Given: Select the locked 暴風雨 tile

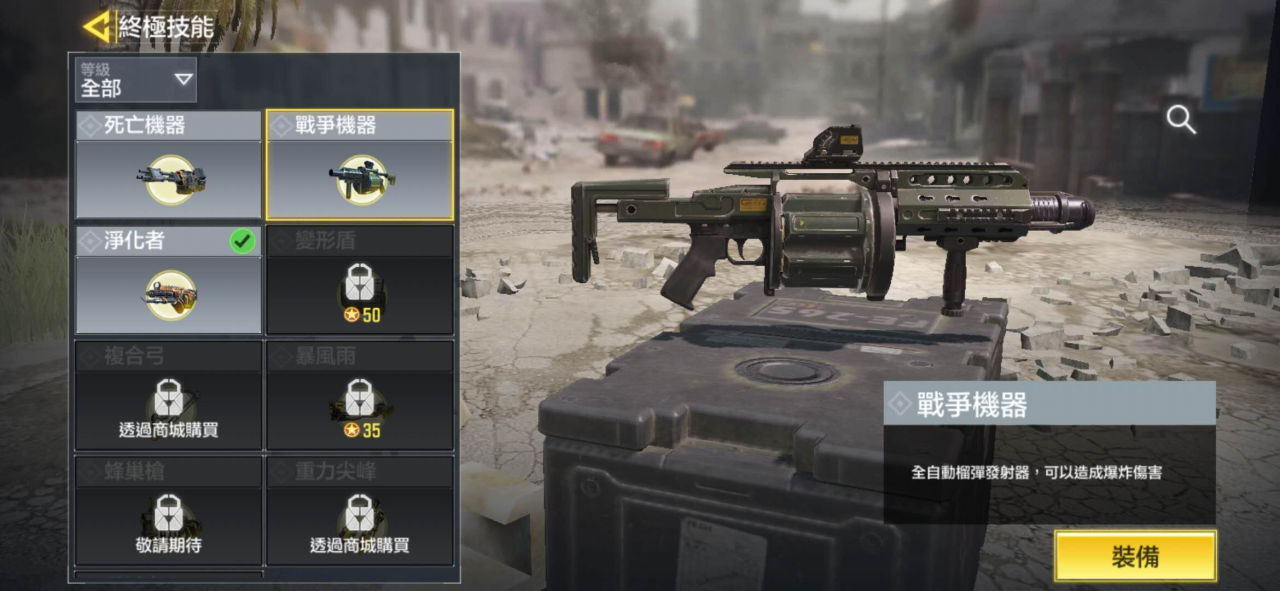Looking at the screenshot, I should (360, 396).
